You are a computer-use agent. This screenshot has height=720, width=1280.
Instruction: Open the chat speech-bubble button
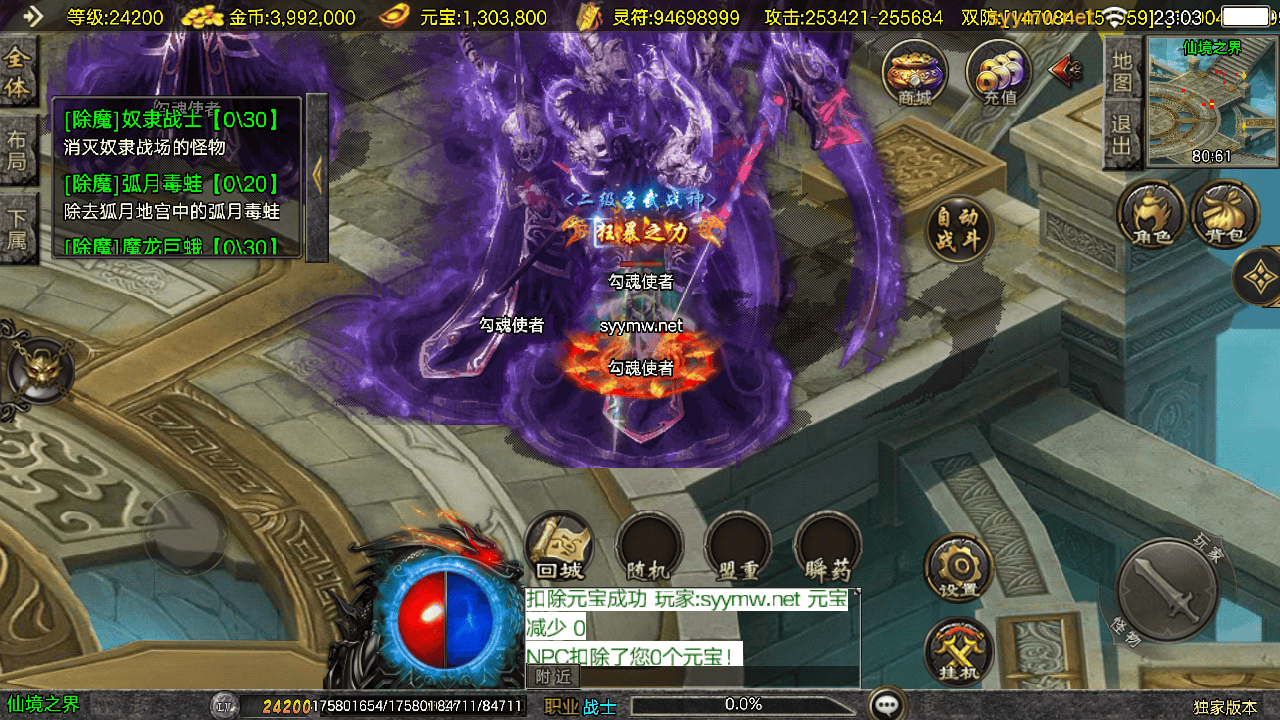pos(887,704)
